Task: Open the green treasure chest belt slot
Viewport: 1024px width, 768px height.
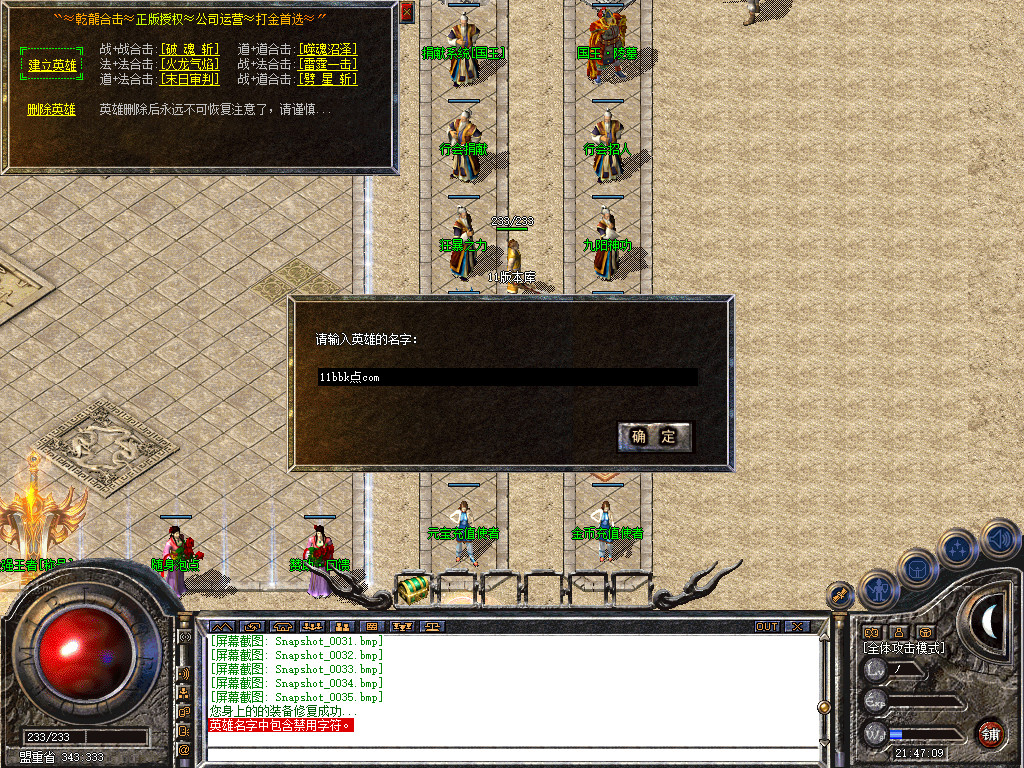Action: tap(412, 590)
